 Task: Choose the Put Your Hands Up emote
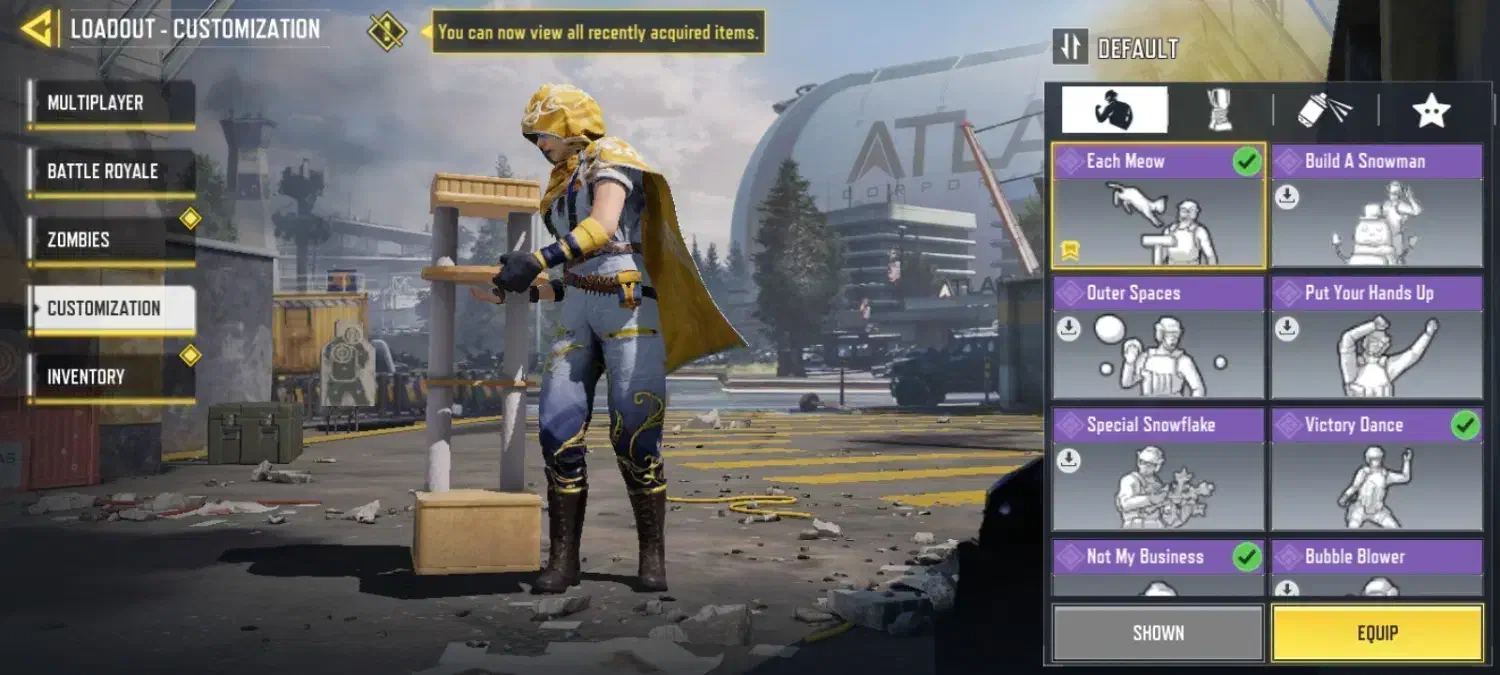tap(1377, 338)
